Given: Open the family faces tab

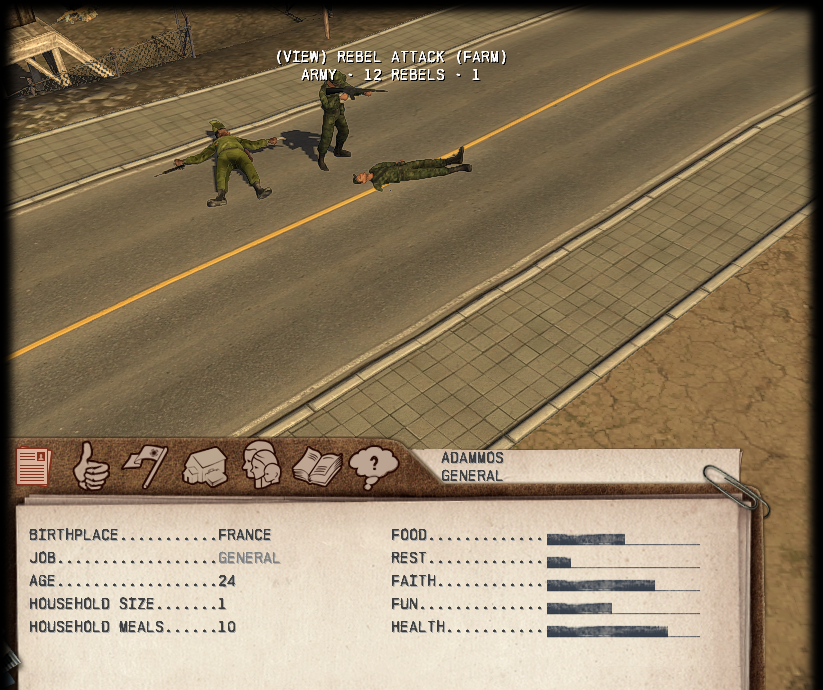Looking at the screenshot, I should coord(260,465).
